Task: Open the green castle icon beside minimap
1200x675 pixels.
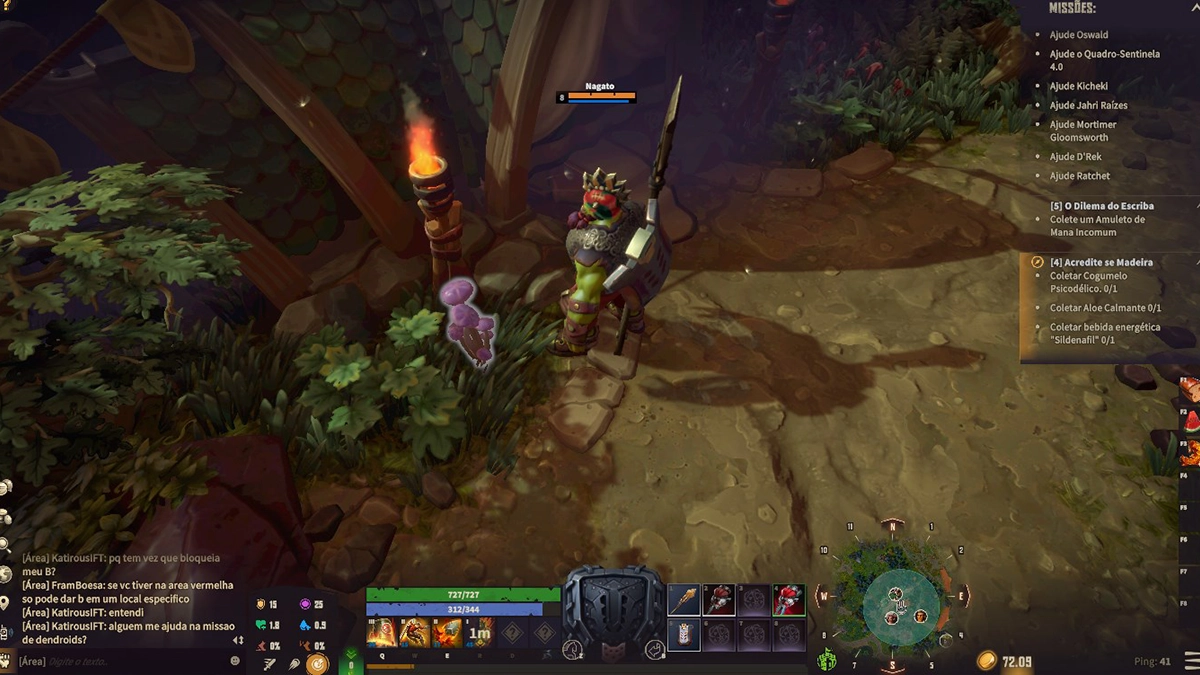Action: pos(827,660)
